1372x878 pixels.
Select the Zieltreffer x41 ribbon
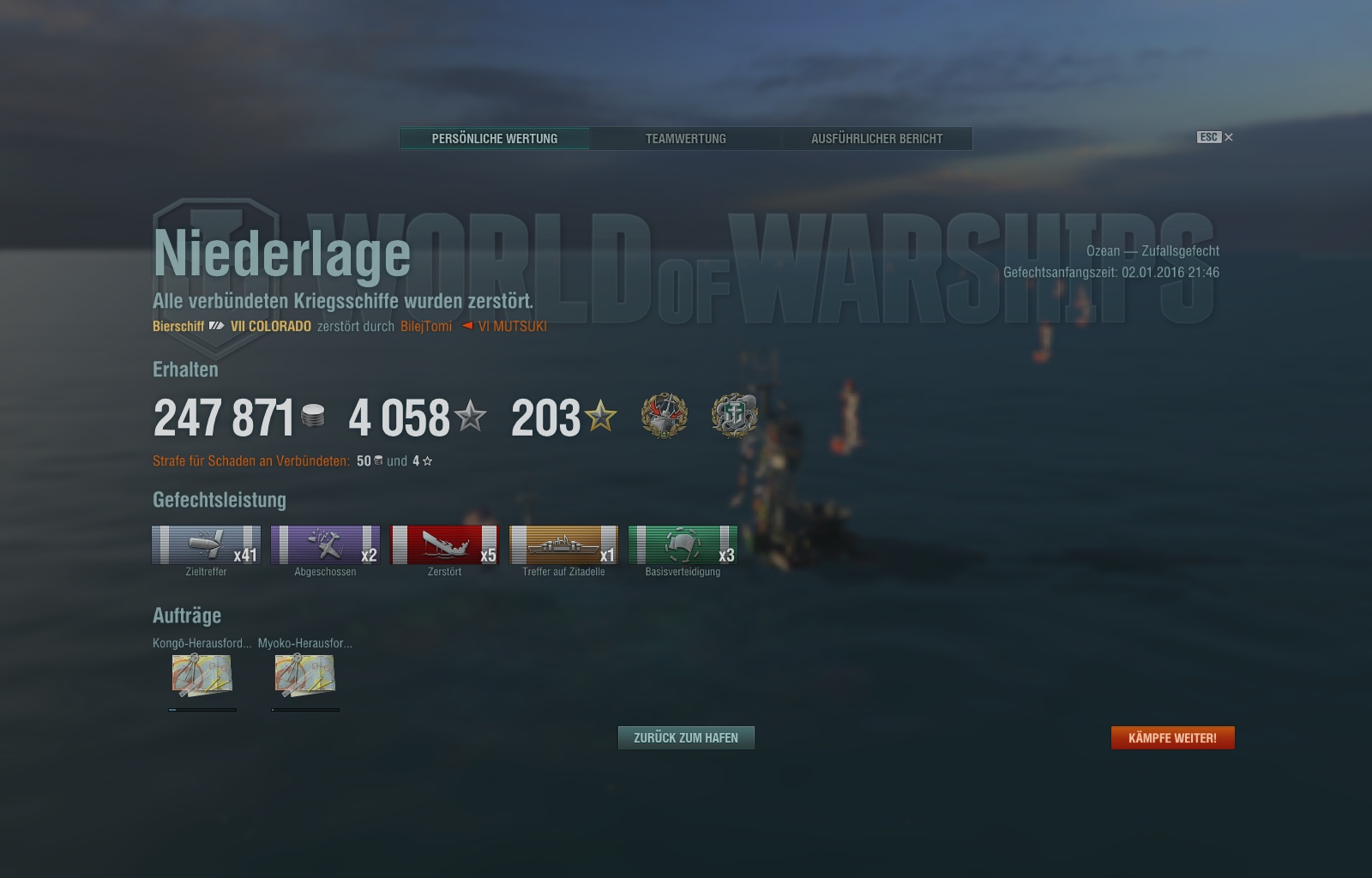point(206,545)
